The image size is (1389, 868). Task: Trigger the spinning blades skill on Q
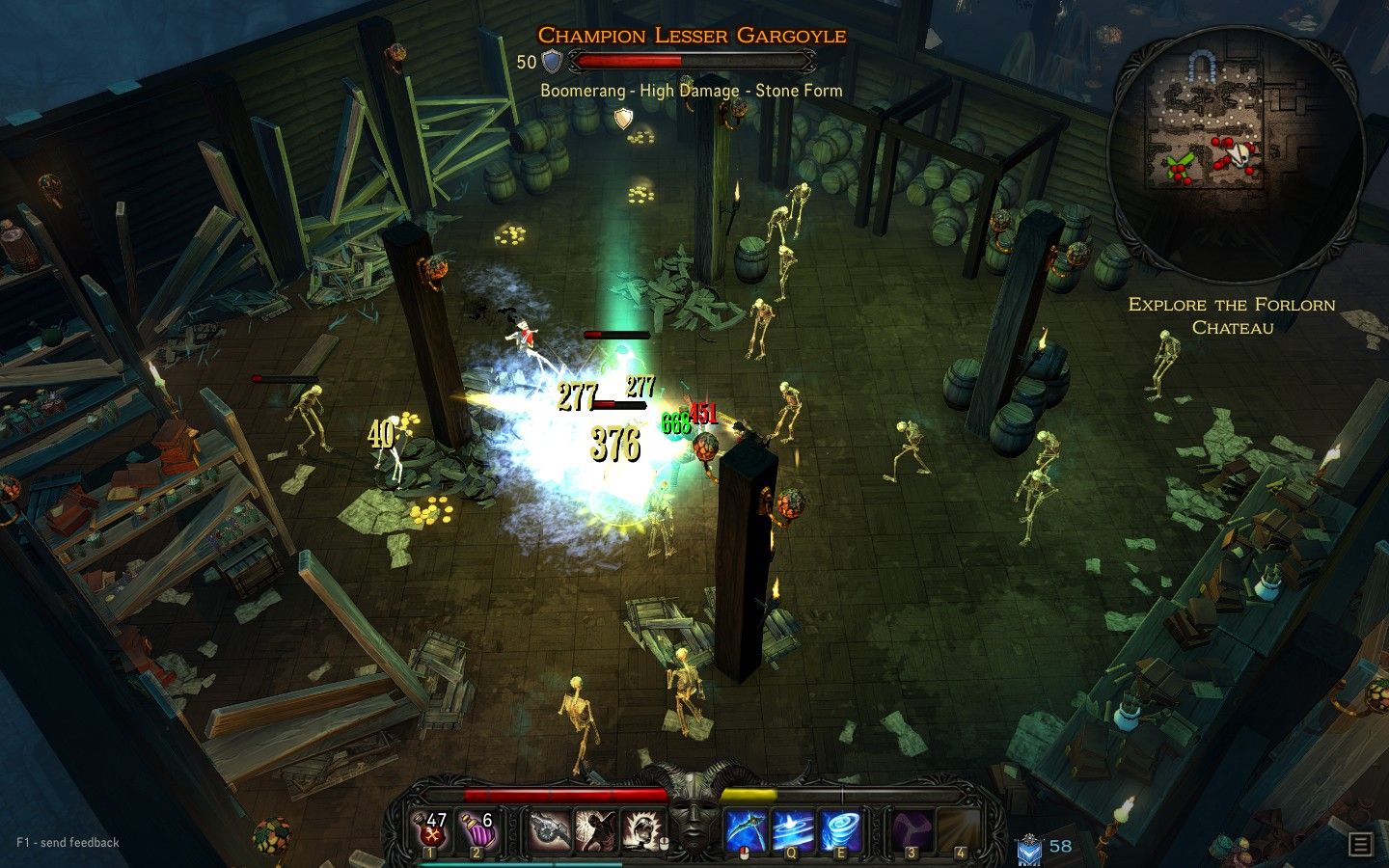click(x=794, y=827)
